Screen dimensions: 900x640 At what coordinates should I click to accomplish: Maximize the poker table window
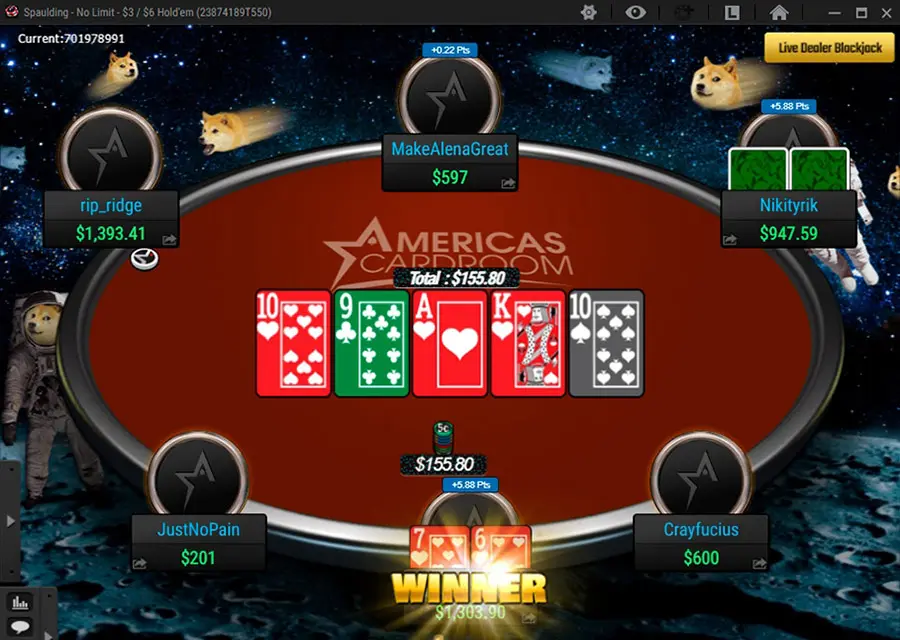861,13
